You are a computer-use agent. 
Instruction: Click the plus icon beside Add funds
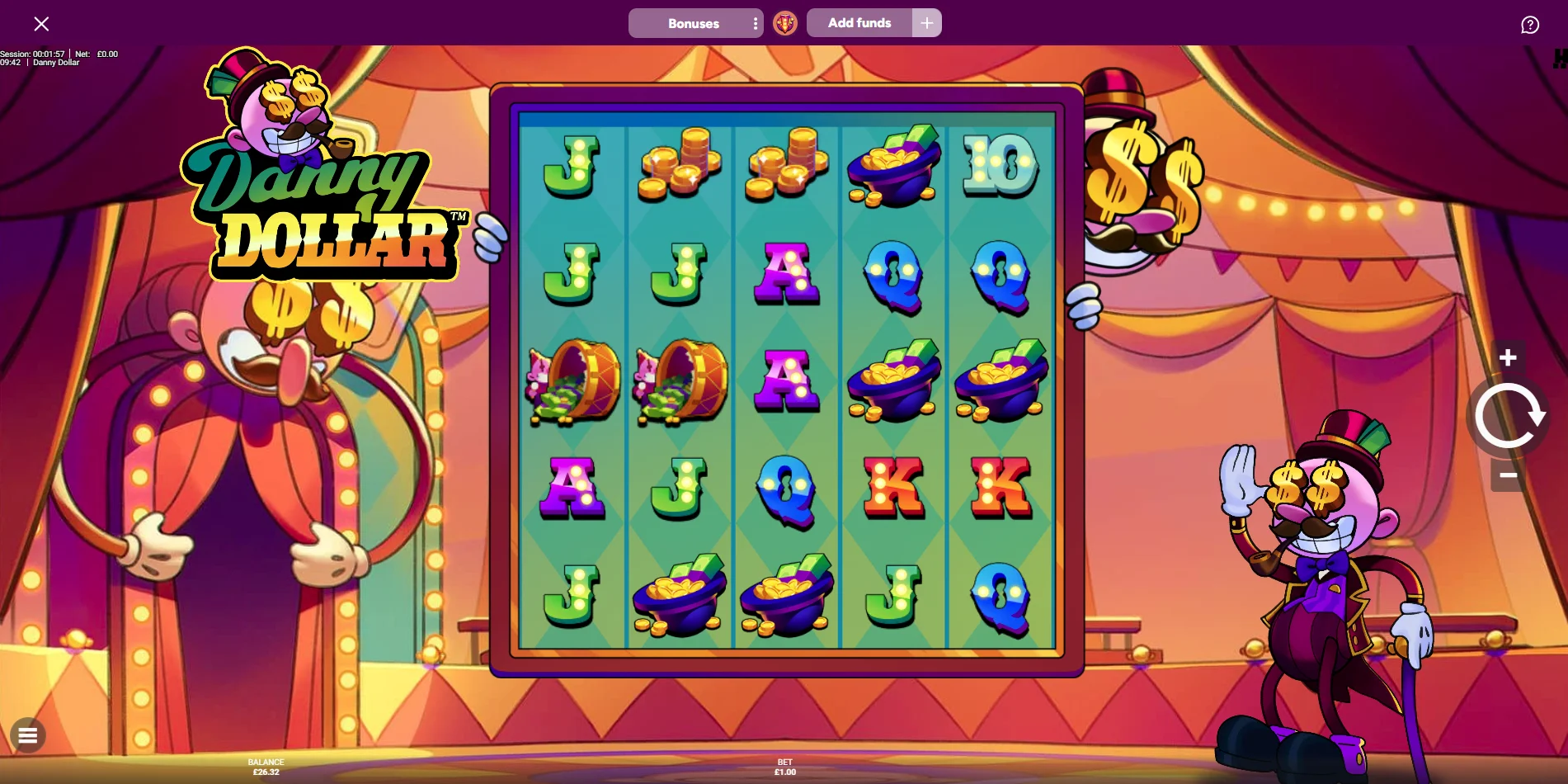927,23
